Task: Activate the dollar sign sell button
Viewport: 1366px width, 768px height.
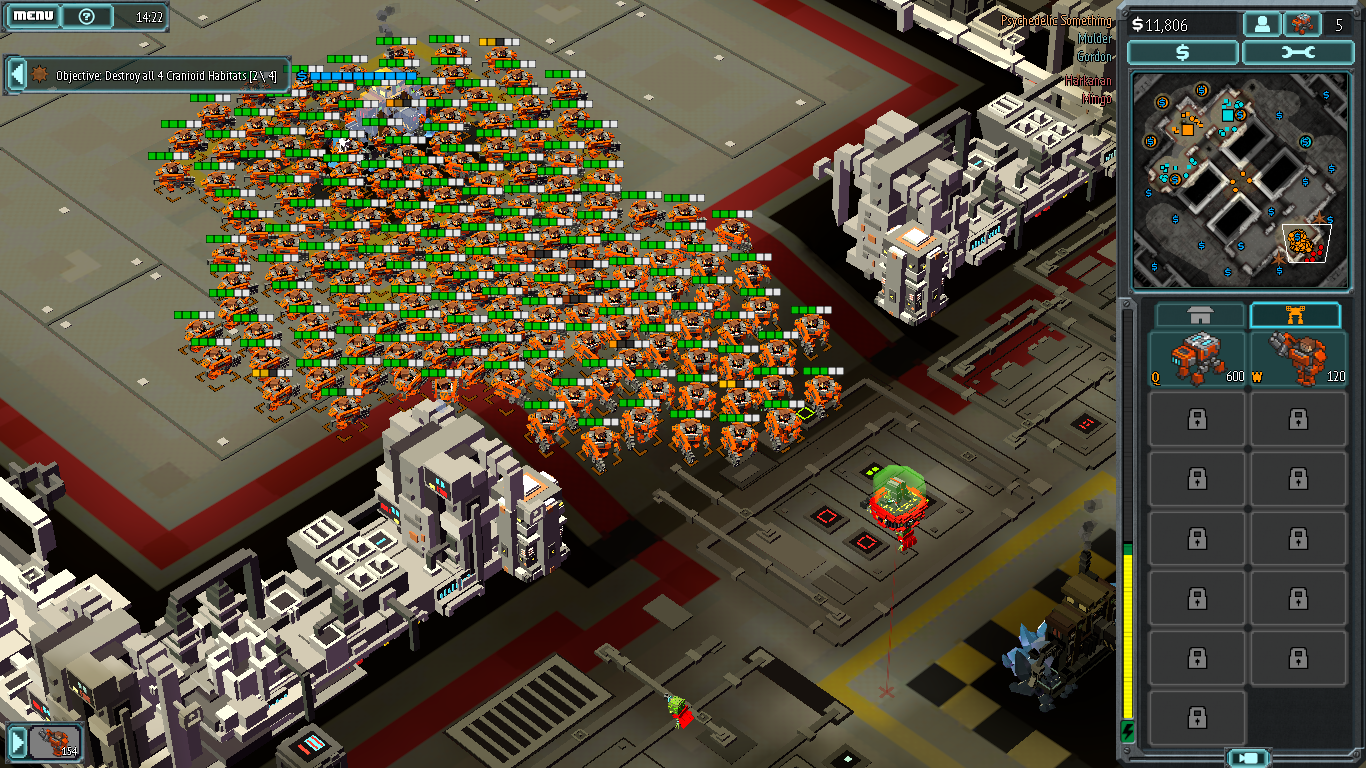Action: pyautogui.click(x=1183, y=53)
